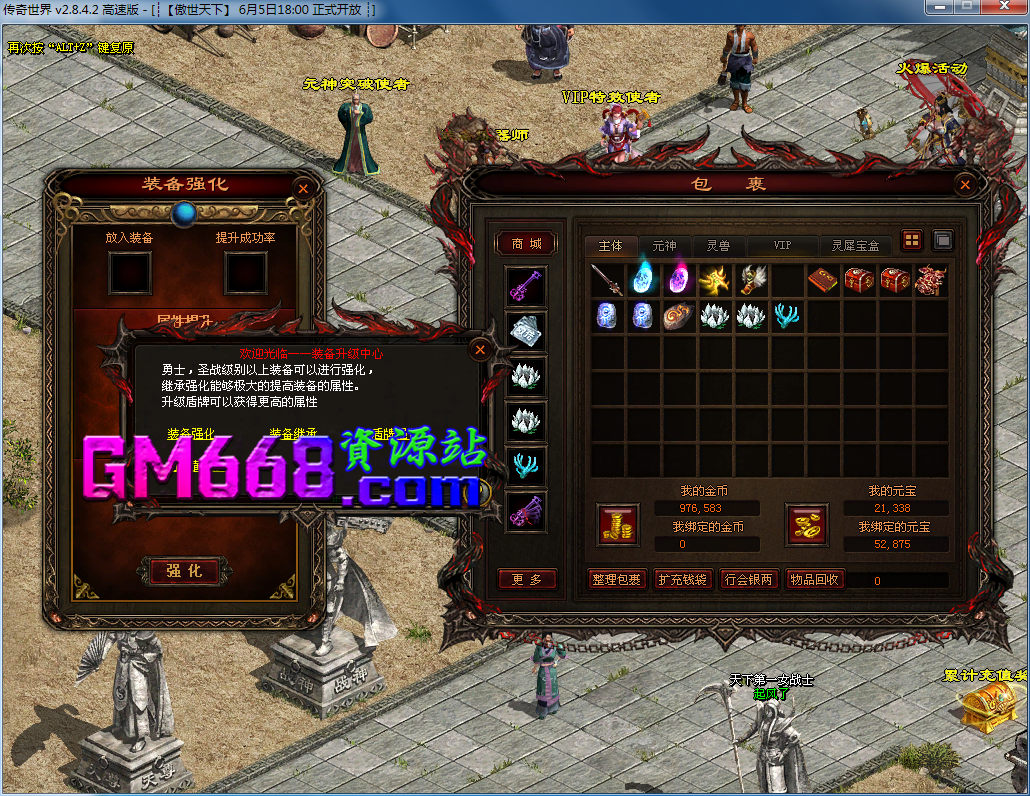Select the 放入装备 equipment slot

click(129, 272)
